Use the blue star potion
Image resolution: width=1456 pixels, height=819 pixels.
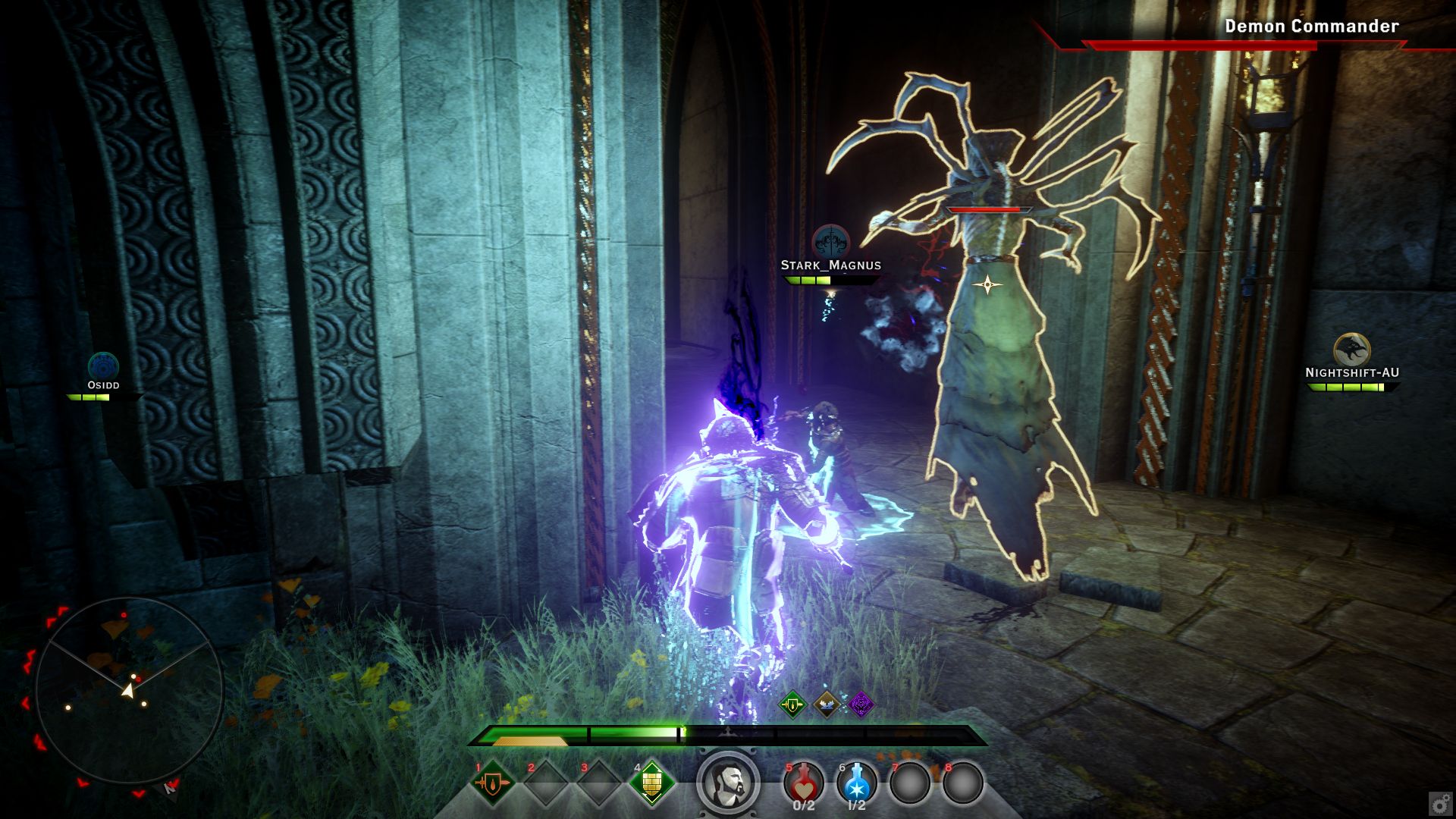tap(857, 783)
